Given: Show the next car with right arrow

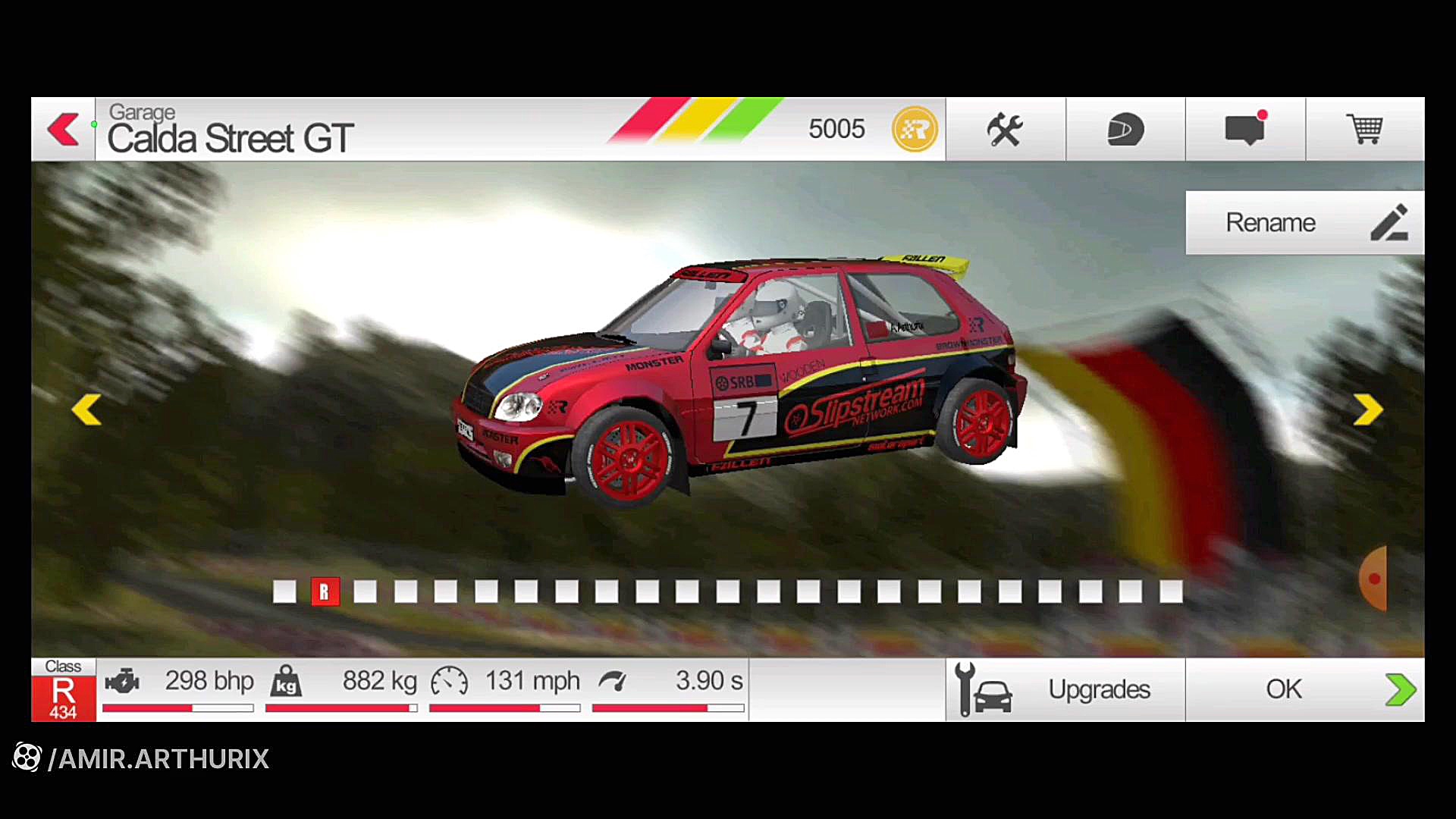Looking at the screenshot, I should [x=1368, y=409].
